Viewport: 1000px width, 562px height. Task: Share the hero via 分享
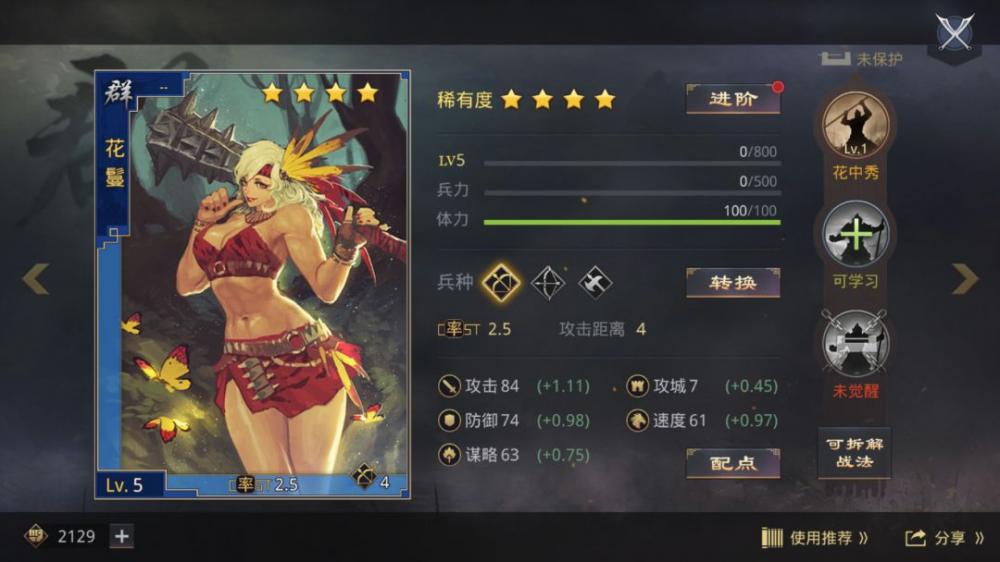point(945,538)
